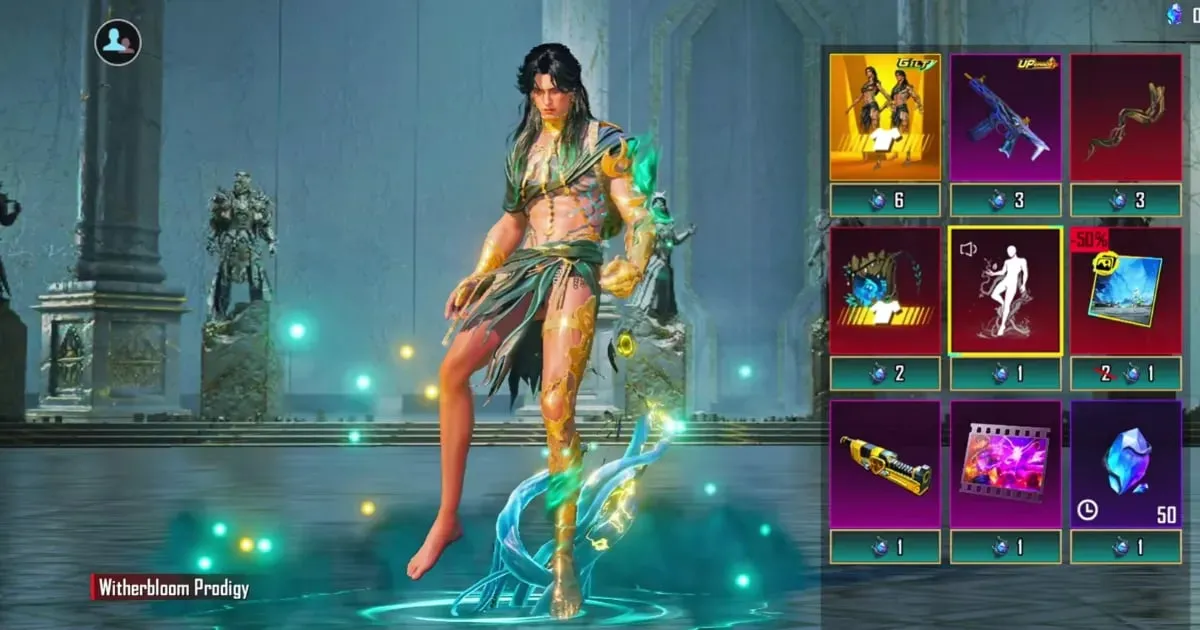
Task: Toggle the speaker icon on emote tile
Action: coord(967,249)
